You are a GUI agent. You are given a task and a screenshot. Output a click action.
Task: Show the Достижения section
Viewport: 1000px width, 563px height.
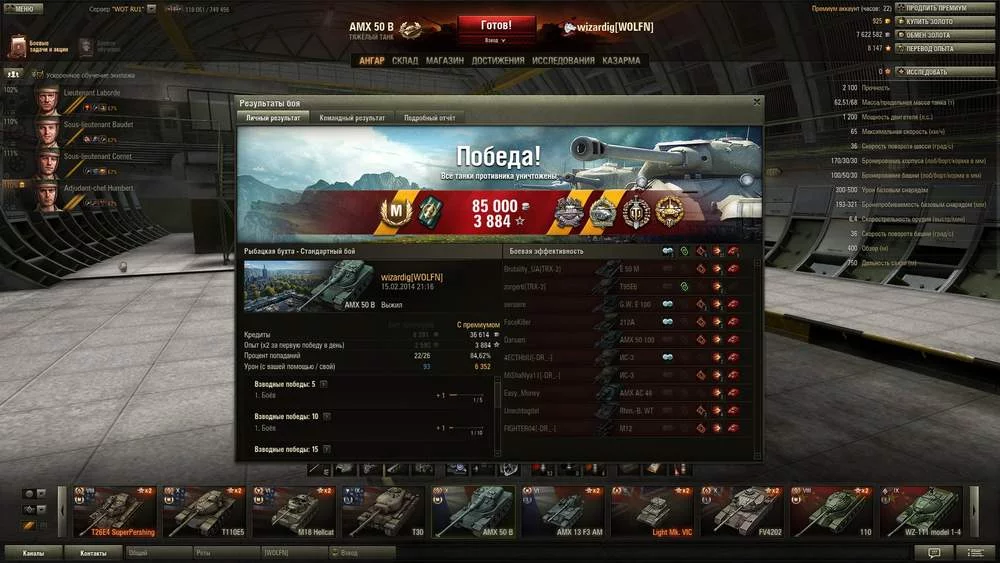tap(498, 60)
